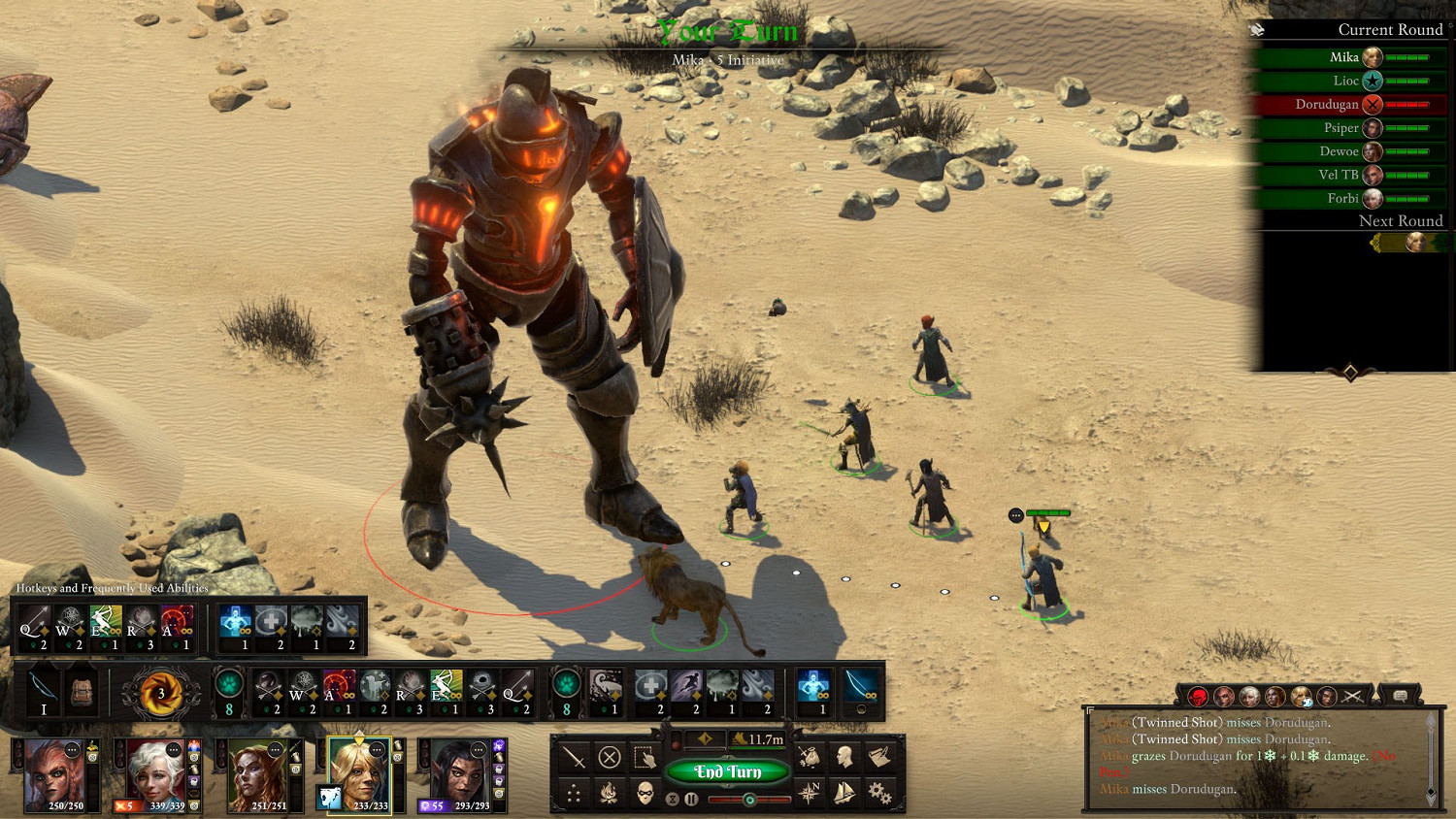Image resolution: width=1456 pixels, height=819 pixels.
Task: Activate the green archer ability on hotkey E
Action: (106, 627)
